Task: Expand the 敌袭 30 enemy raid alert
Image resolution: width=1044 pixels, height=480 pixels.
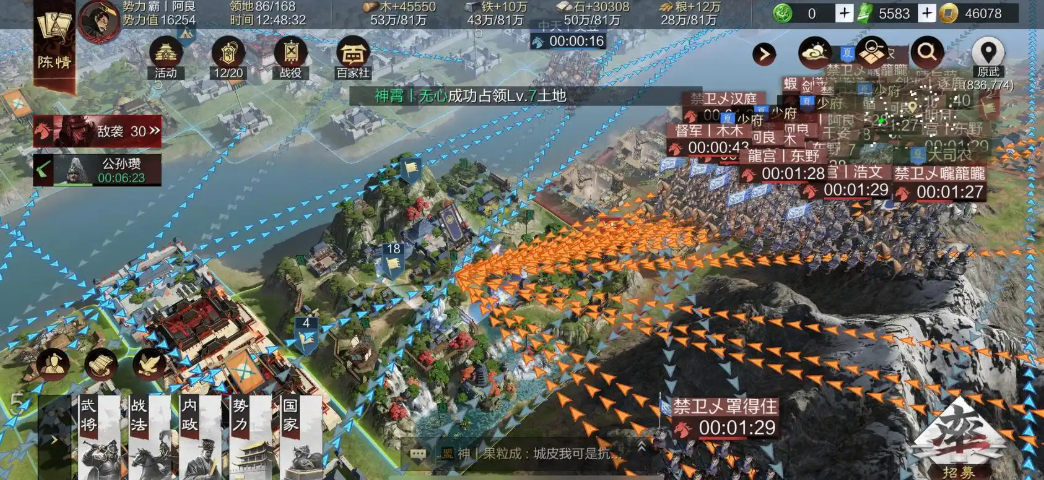Action: point(97,130)
